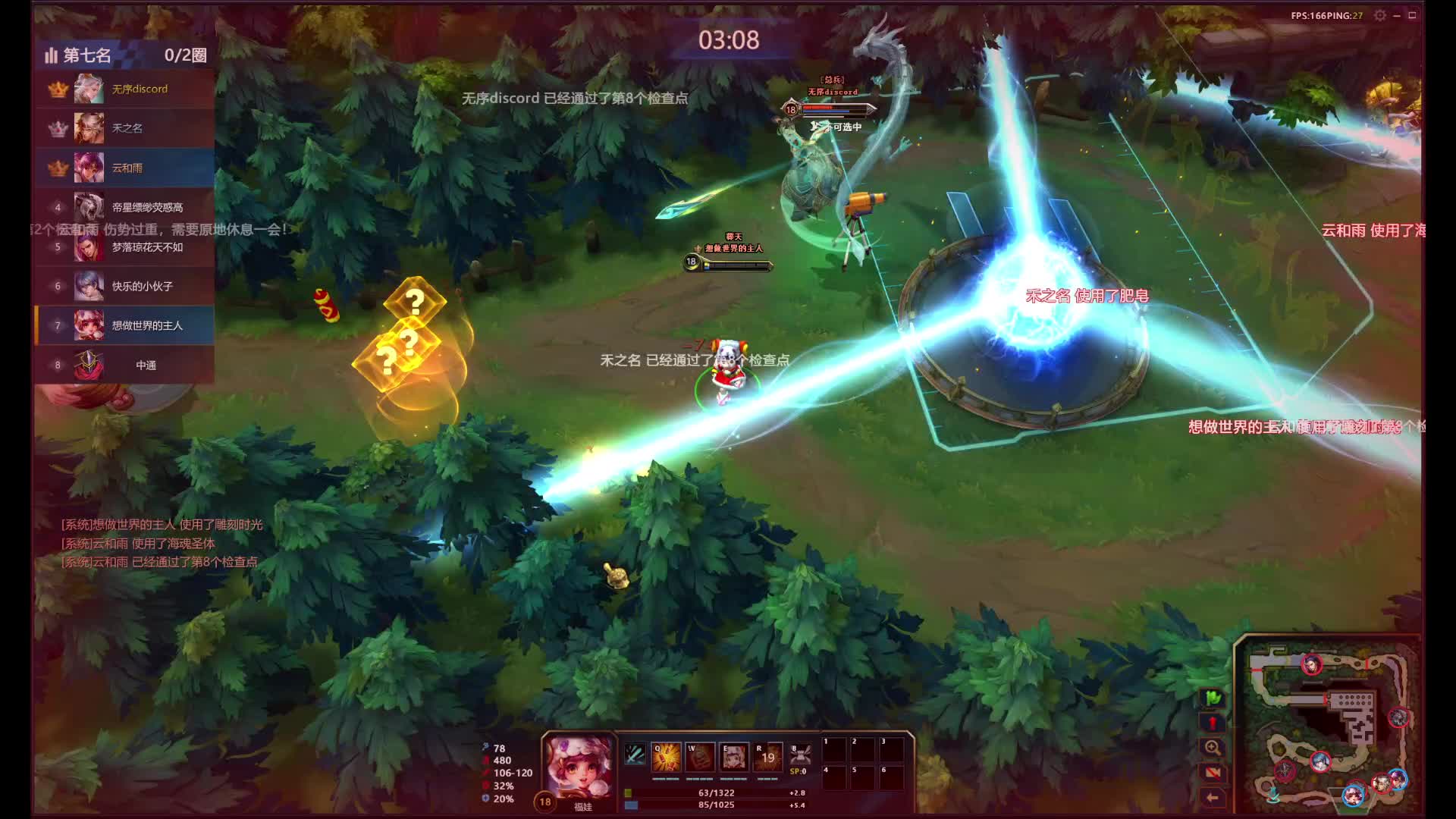Click the B recall icon
1456x819 pixels.
[x=800, y=755]
